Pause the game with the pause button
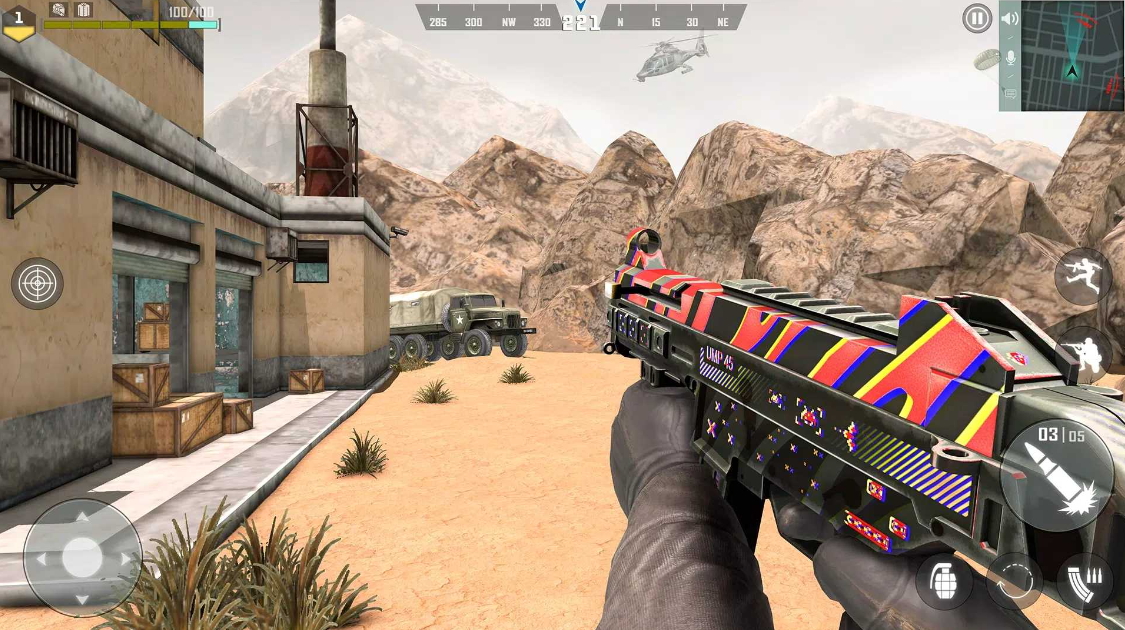The height and width of the screenshot is (630, 1125). pyautogui.click(x=977, y=18)
